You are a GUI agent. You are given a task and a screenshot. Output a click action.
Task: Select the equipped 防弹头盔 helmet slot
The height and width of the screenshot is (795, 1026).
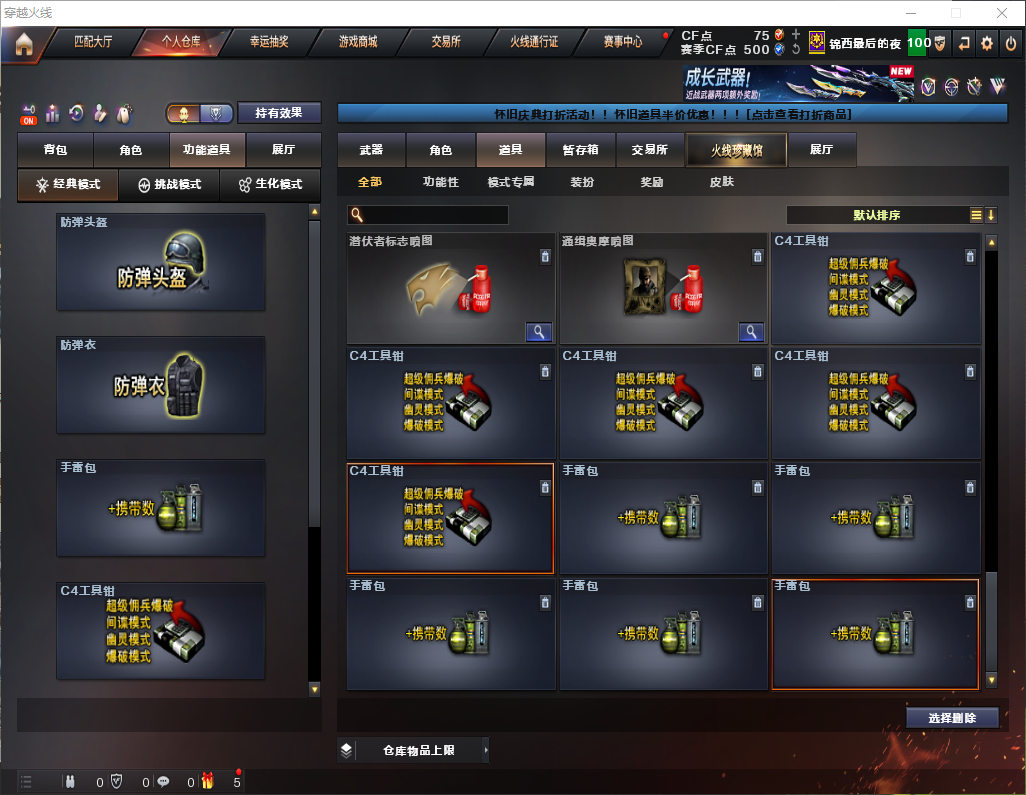pos(161,262)
